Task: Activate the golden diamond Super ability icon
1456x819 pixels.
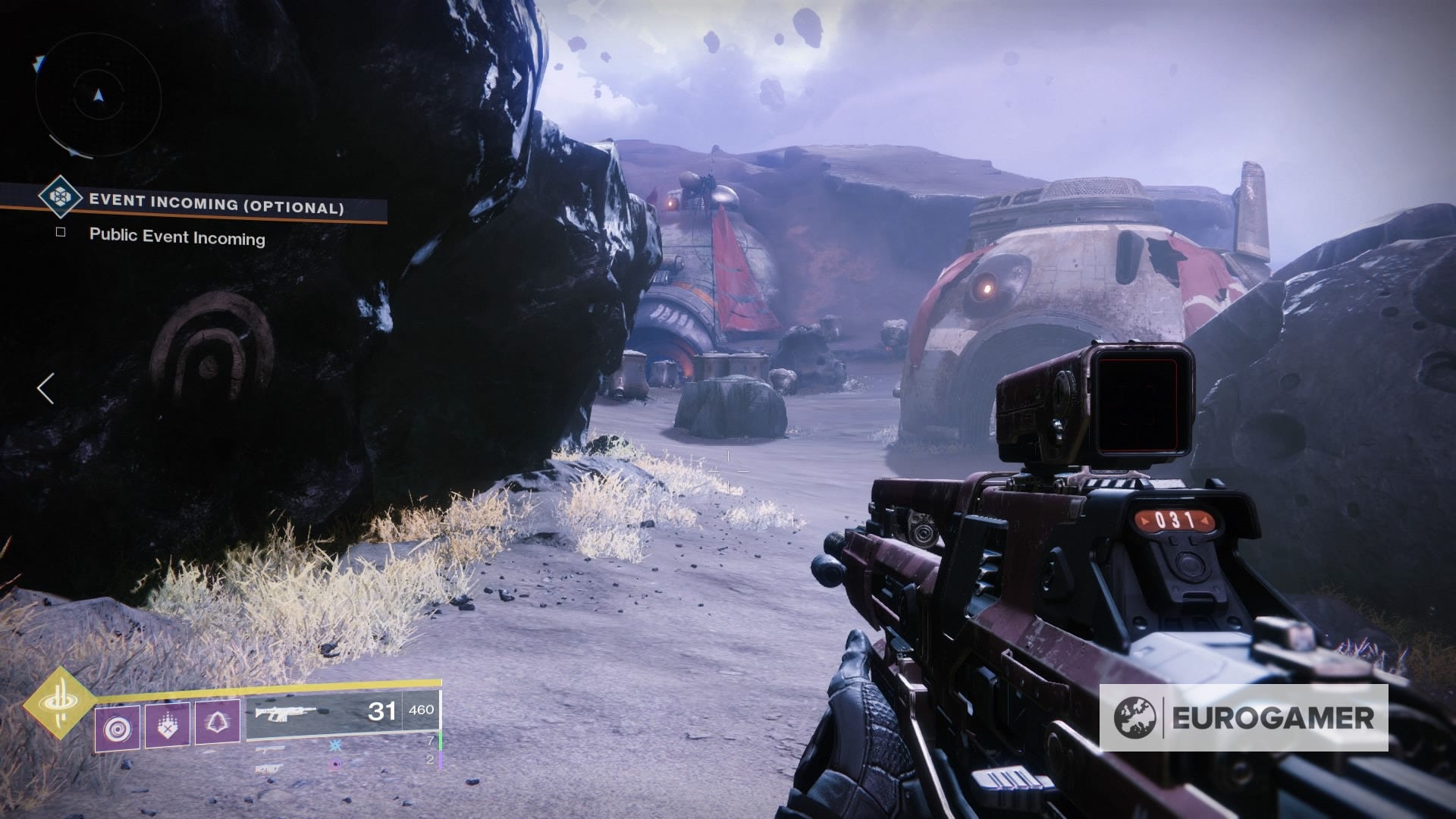Action: (x=58, y=703)
